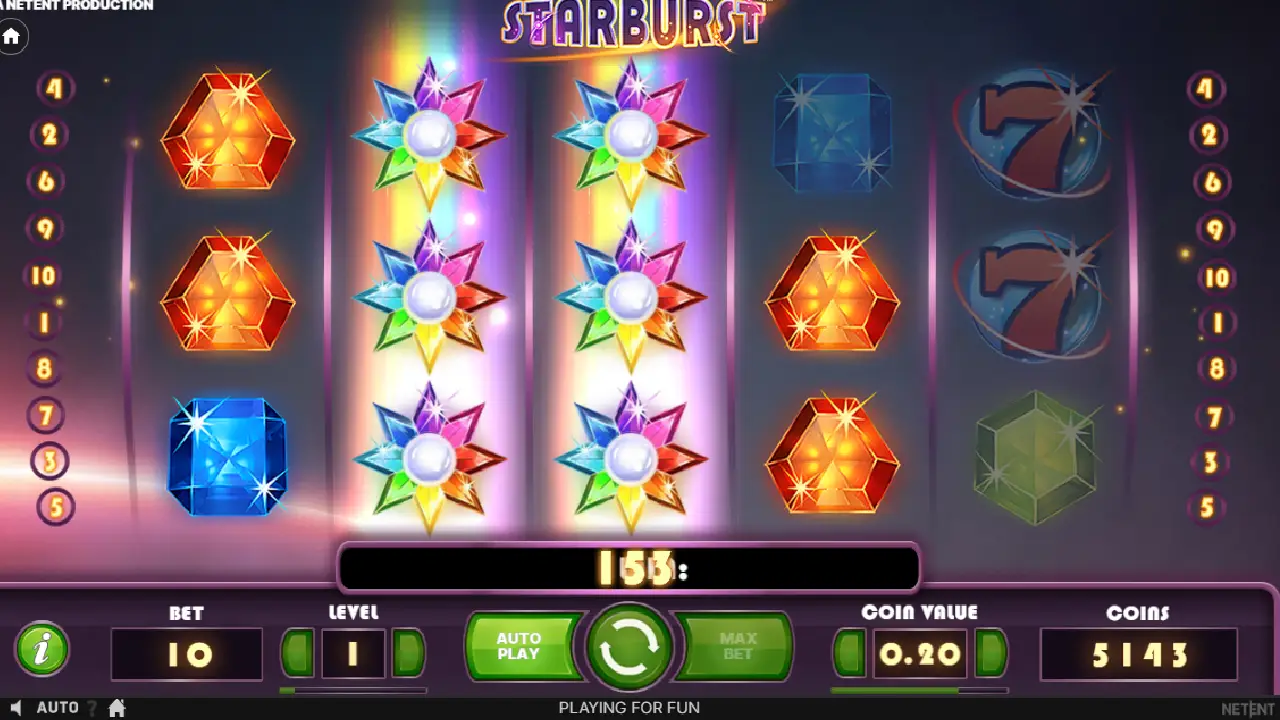Open help via the question mark icon
This screenshot has width=1280, height=720.
(x=92, y=708)
